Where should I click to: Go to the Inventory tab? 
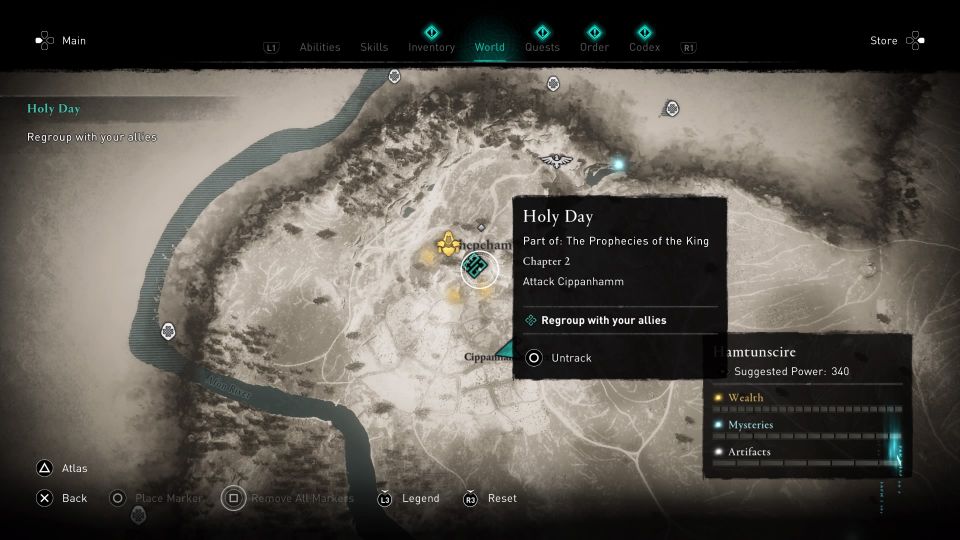431,47
